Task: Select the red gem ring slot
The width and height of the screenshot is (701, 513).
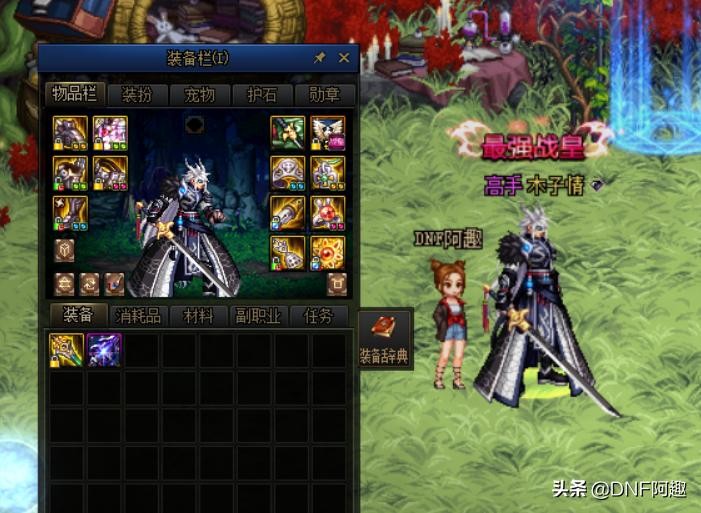Action: (x=328, y=212)
